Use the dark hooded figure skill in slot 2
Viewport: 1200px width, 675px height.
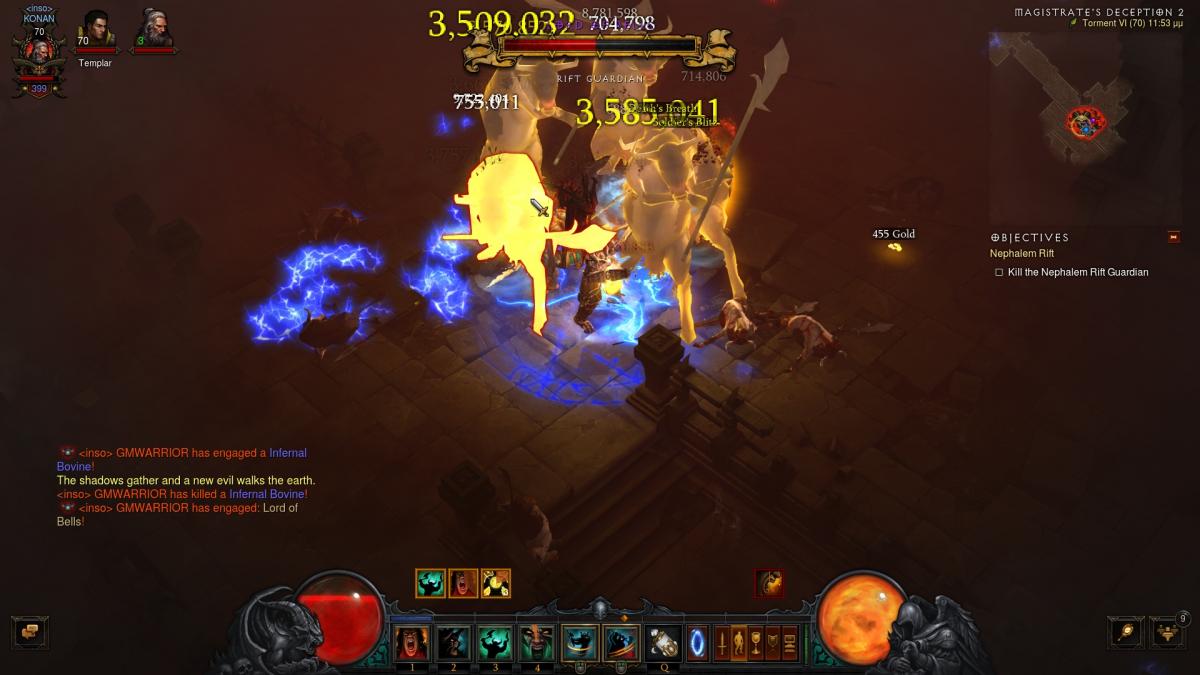click(x=453, y=642)
